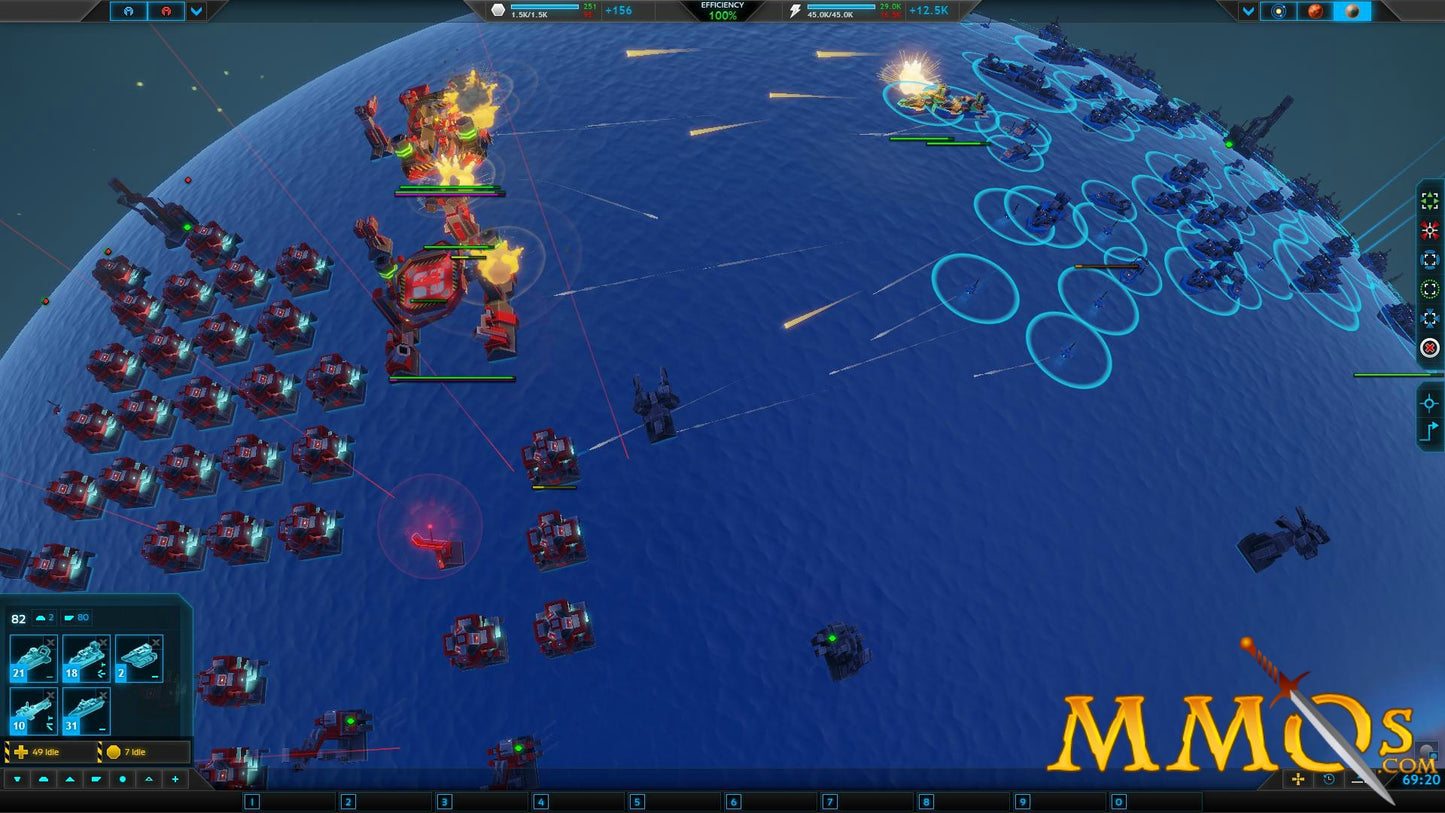This screenshot has width=1445, height=813.
Task: Select the unit group showing 2 units
Action: (139, 658)
